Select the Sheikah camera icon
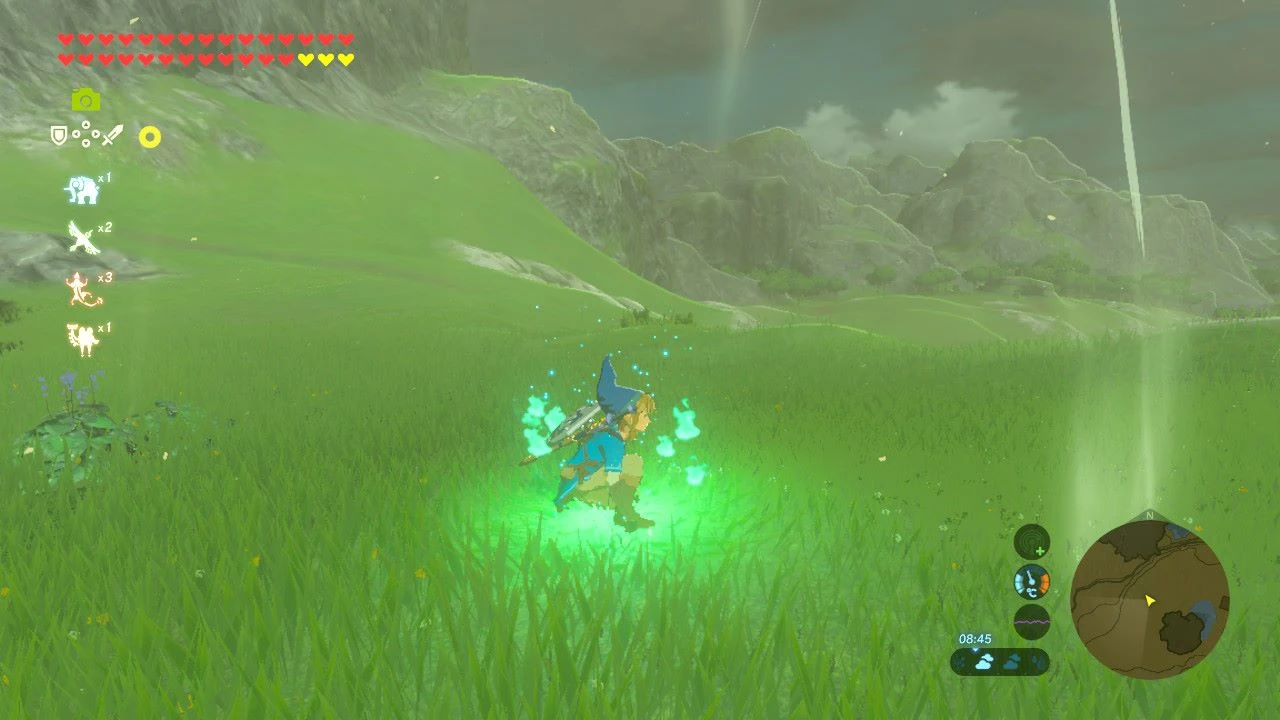Screen dimensions: 1280x720 point(87,99)
